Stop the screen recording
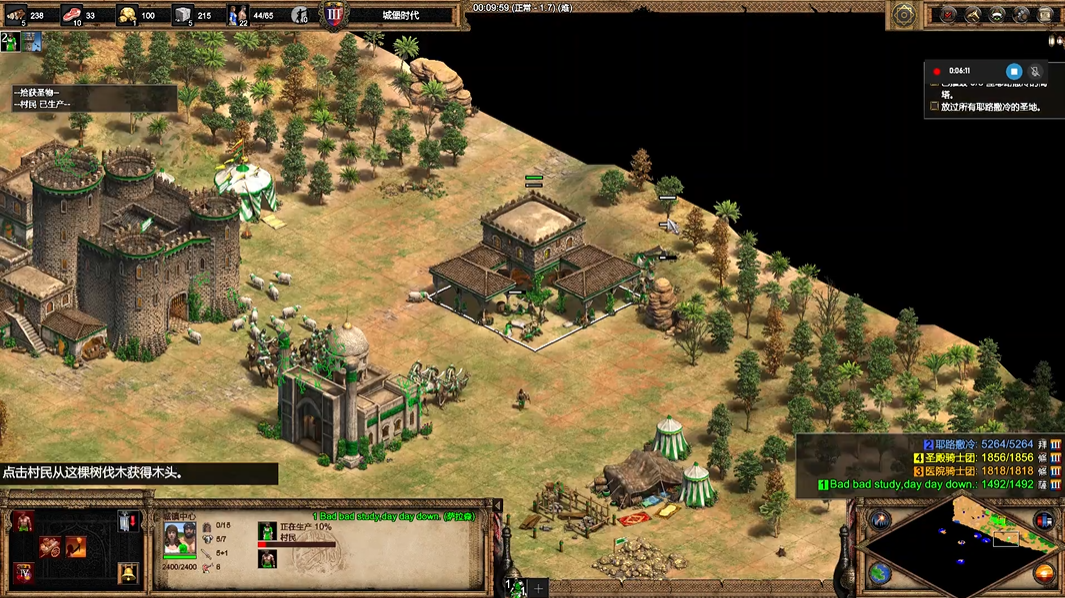 (1013, 71)
